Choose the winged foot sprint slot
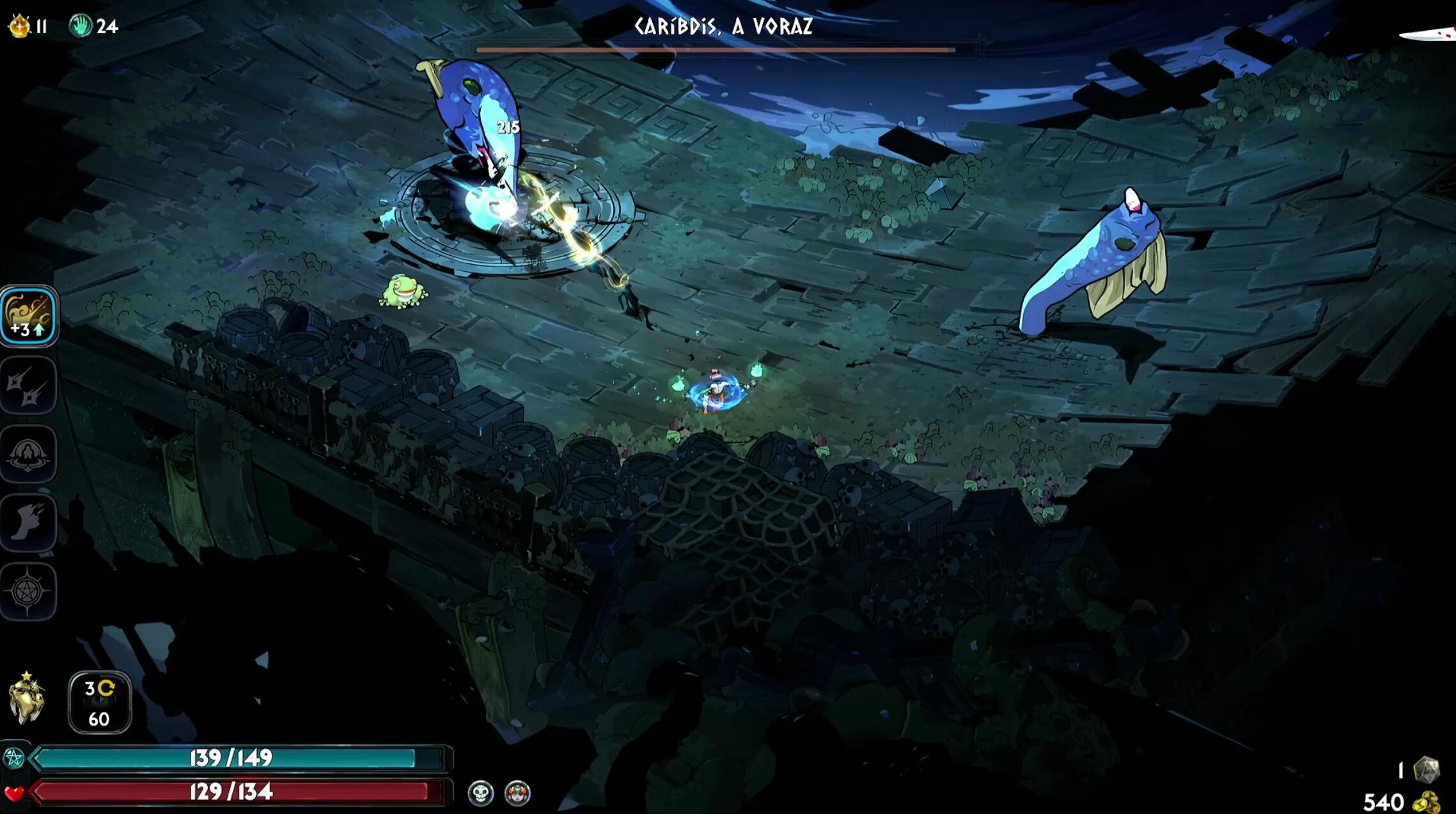 tap(28, 523)
